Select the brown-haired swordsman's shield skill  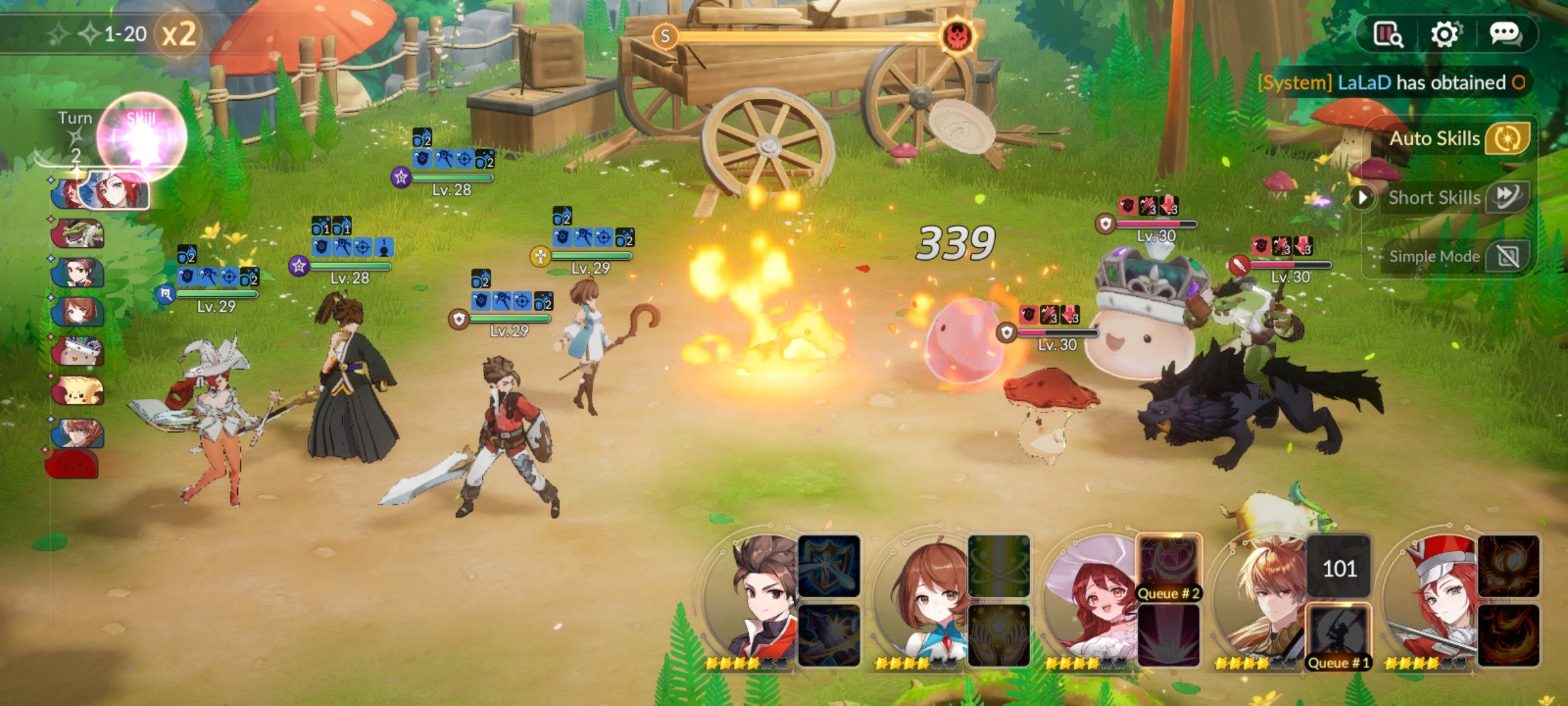click(x=829, y=566)
